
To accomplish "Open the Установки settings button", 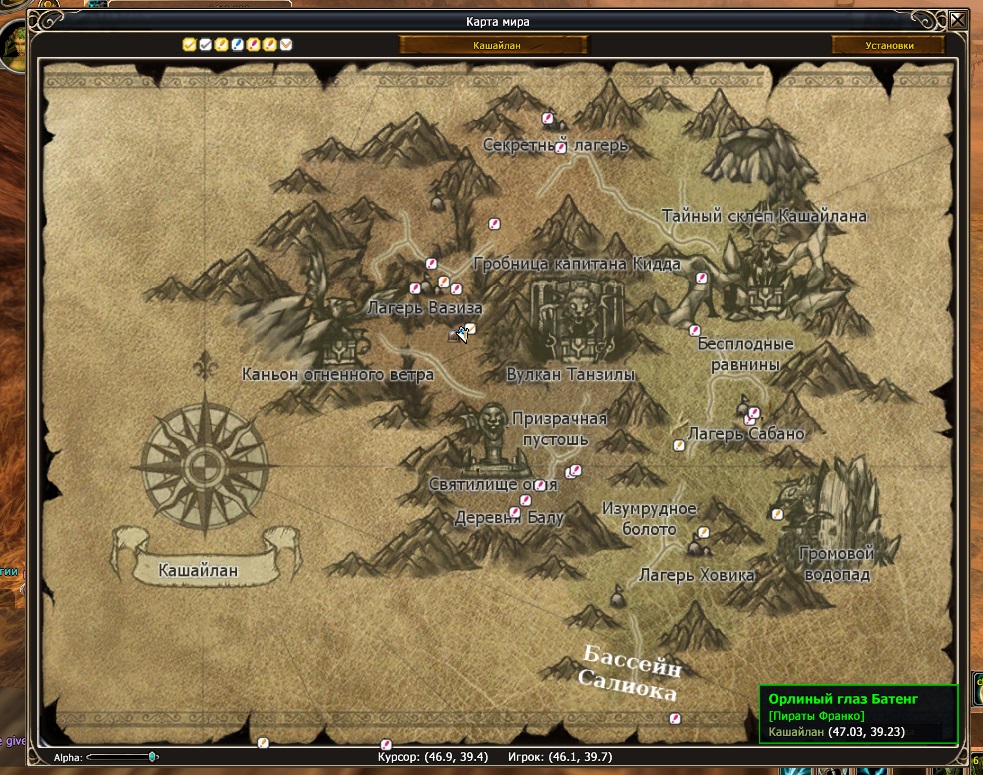I will (x=888, y=45).
